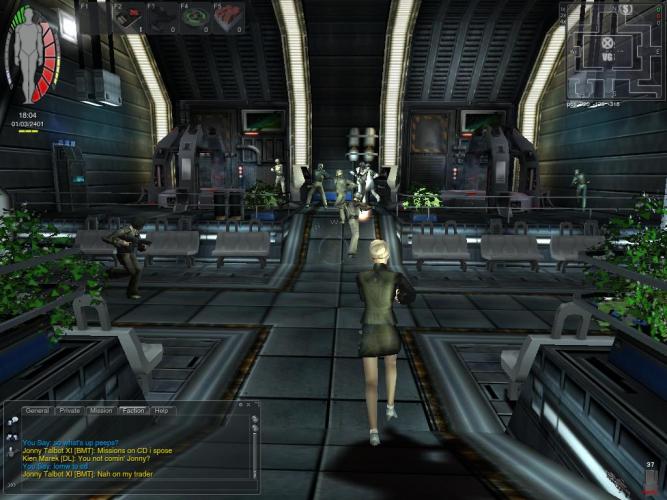The image size is (667, 500).
Task: Click the speech bubble chat icon
Action: tap(12, 422)
